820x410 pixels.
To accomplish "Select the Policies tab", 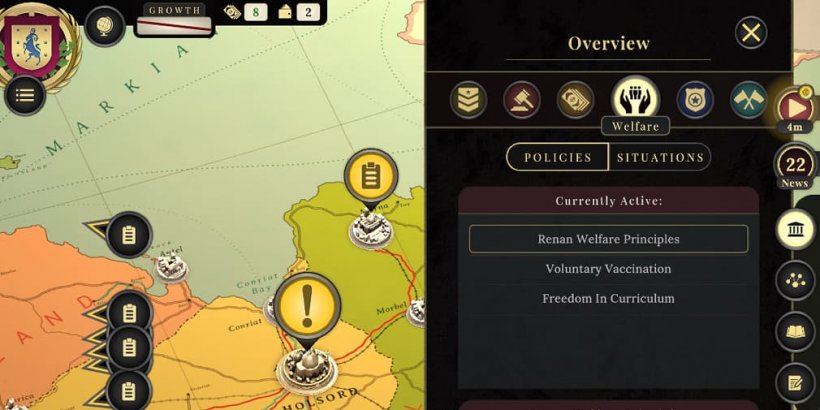I will tap(557, 157).
